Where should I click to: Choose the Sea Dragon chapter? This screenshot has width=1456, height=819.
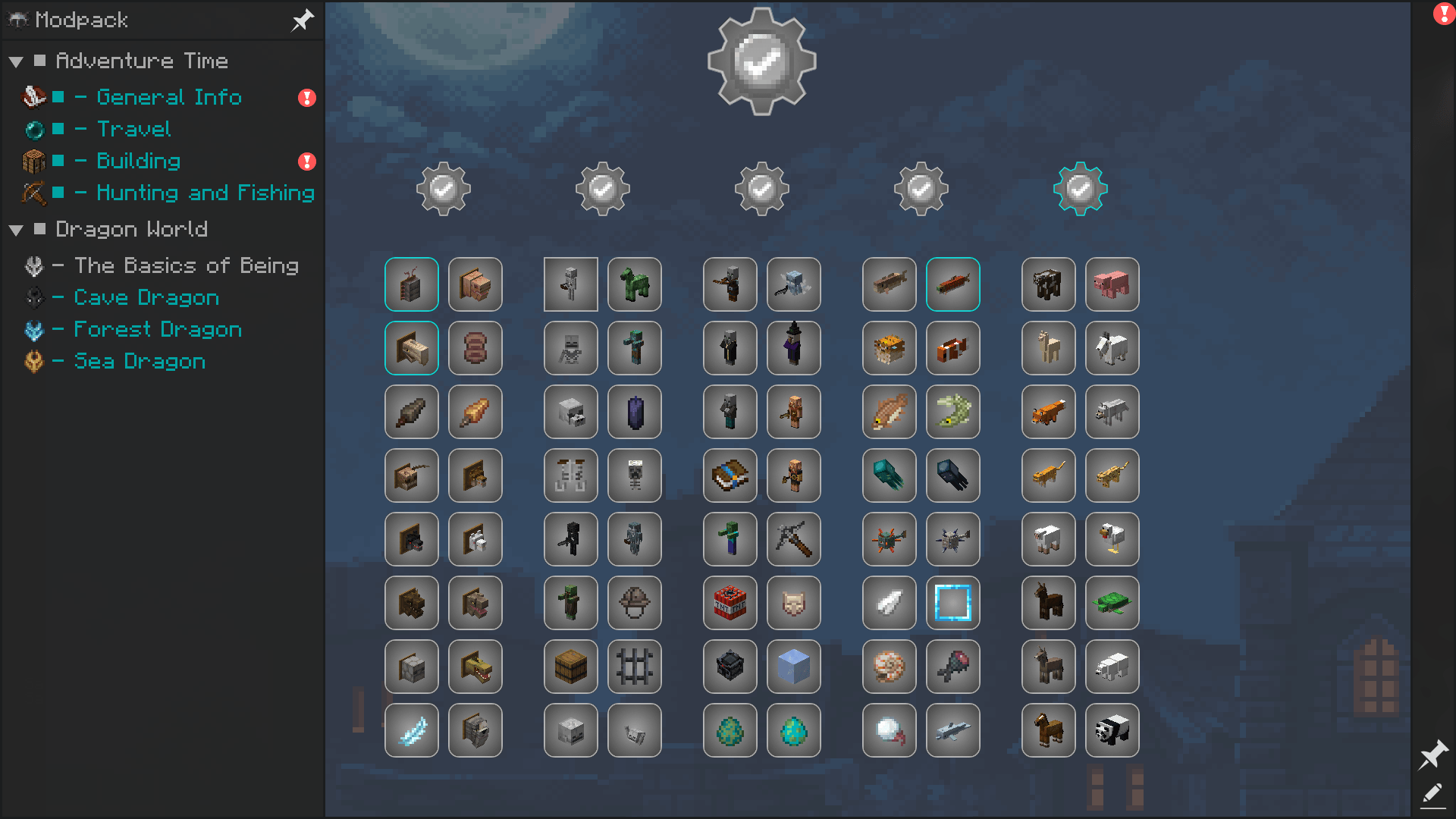[x=140, y=361]
